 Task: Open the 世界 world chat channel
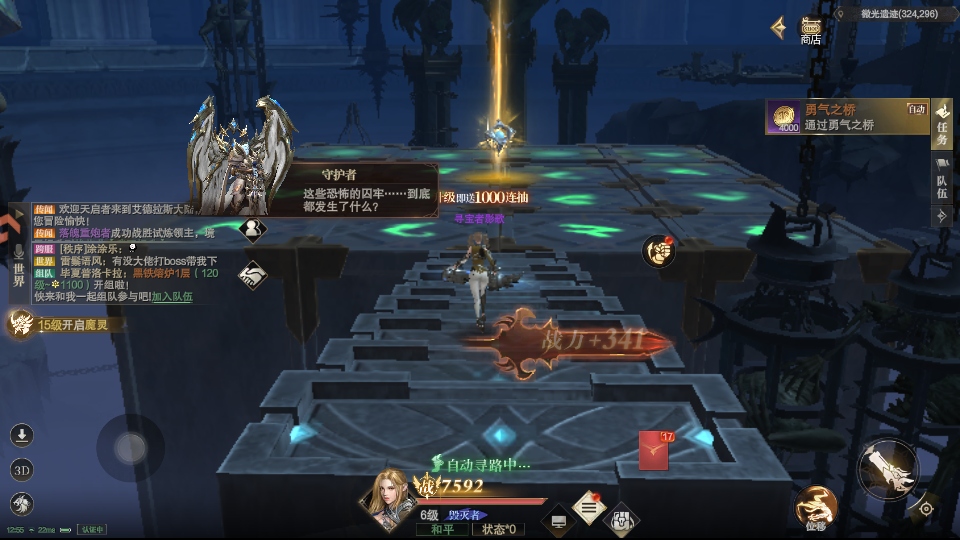(x=17, y=266)
